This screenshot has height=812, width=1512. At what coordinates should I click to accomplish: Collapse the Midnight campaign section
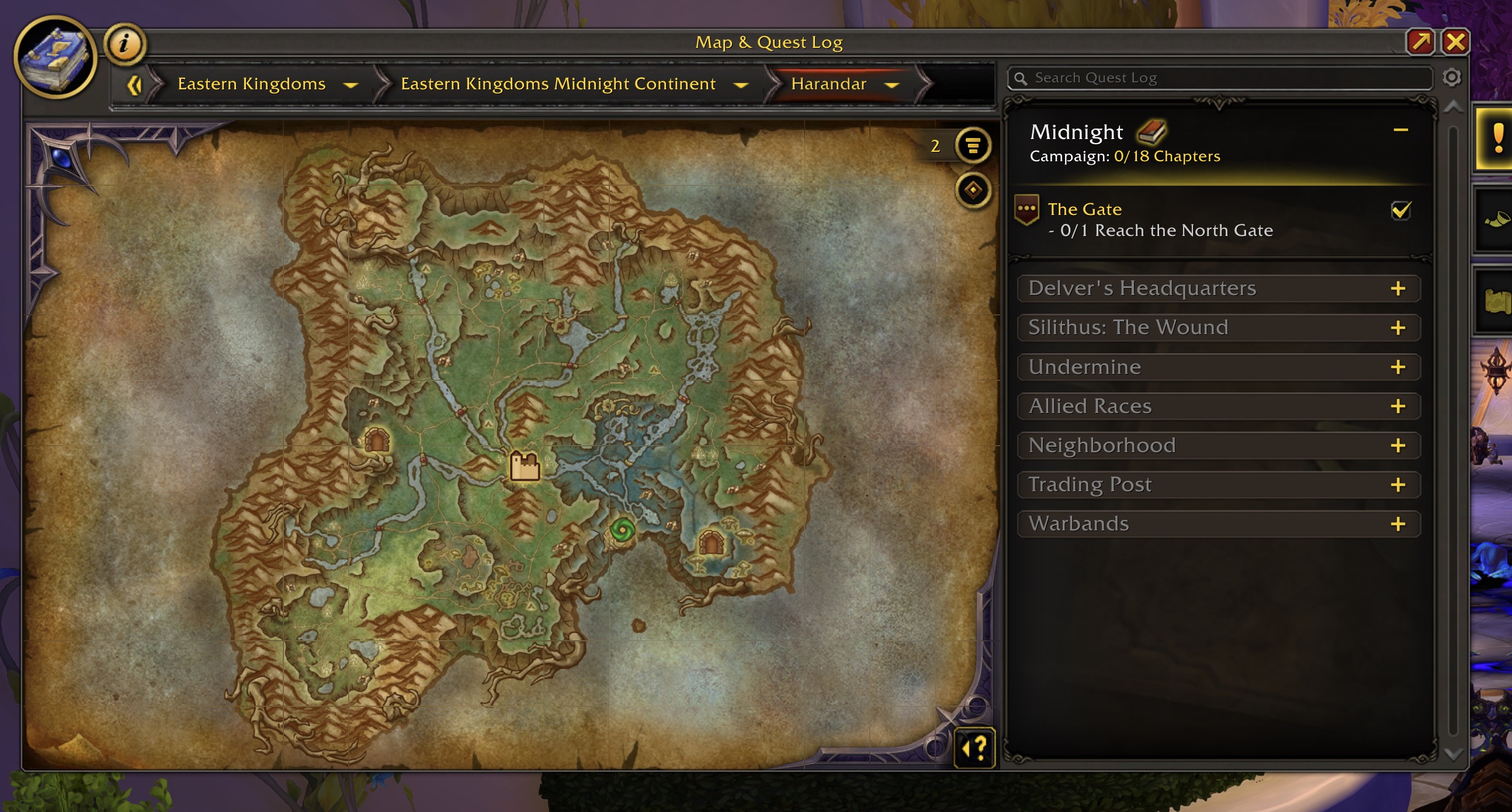tap(1400, 130)
